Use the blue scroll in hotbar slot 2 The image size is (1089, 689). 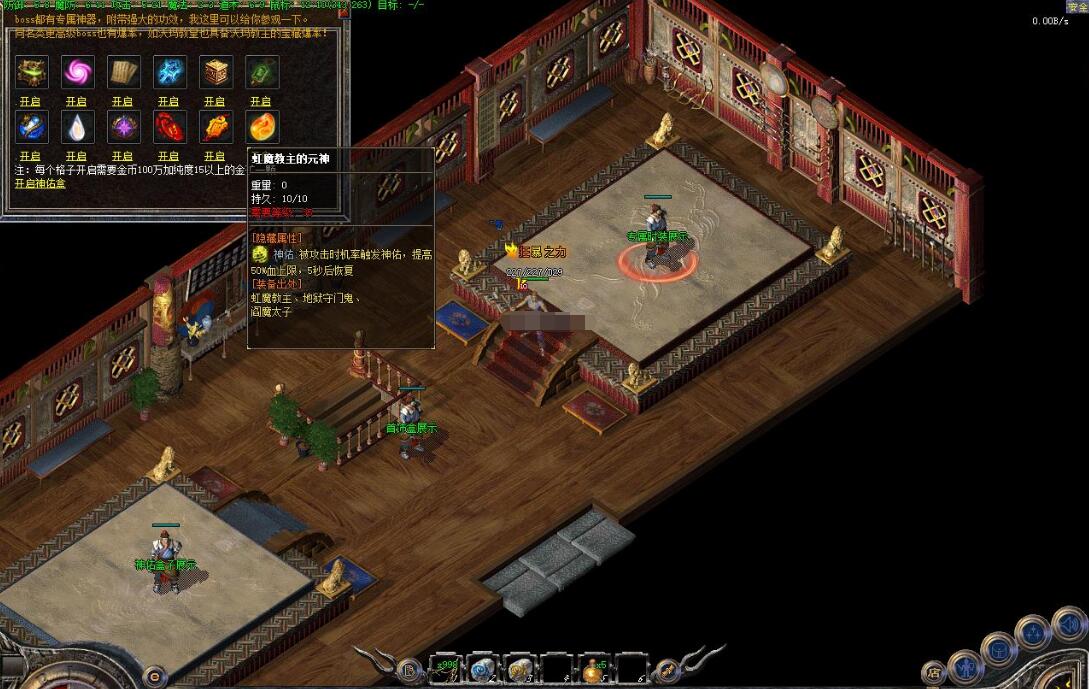point(483,668)
